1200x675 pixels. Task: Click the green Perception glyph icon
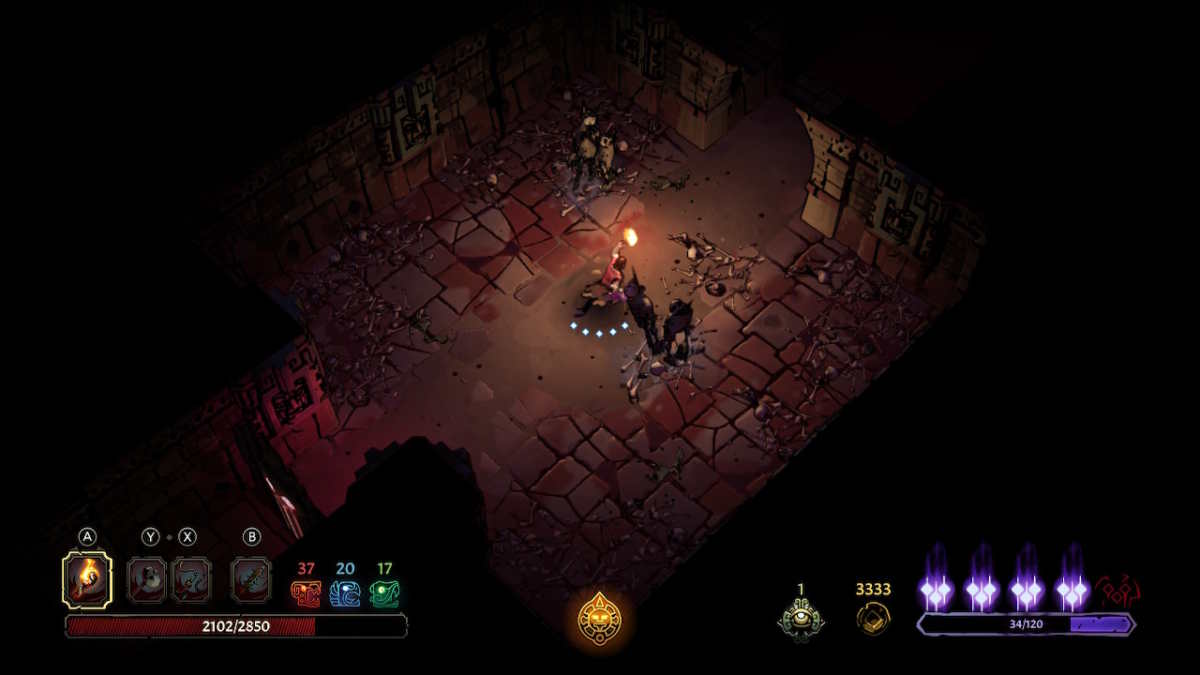click(385, 594)
